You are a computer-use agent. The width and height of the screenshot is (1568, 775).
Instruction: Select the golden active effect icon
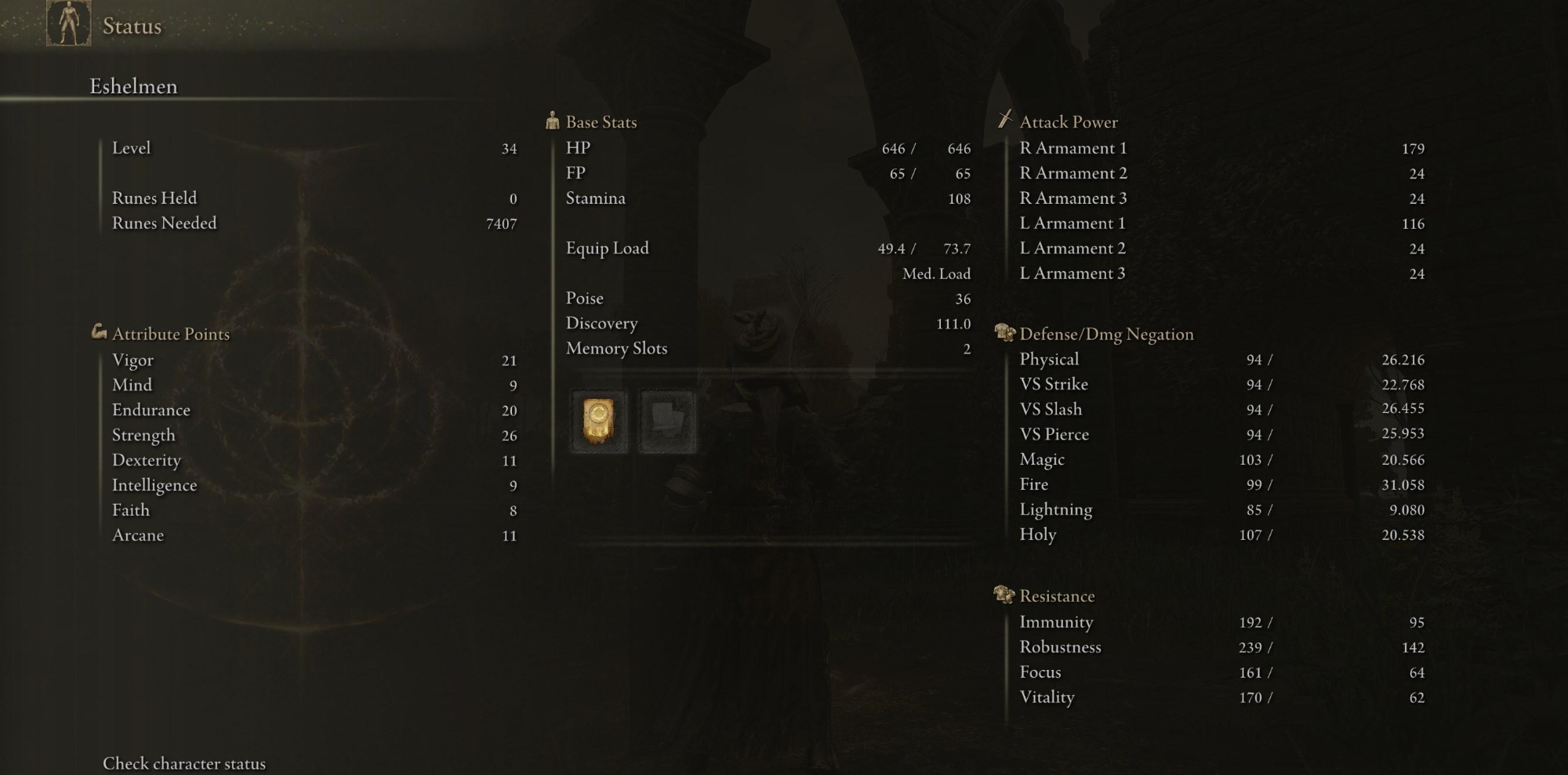coord(599,421)
